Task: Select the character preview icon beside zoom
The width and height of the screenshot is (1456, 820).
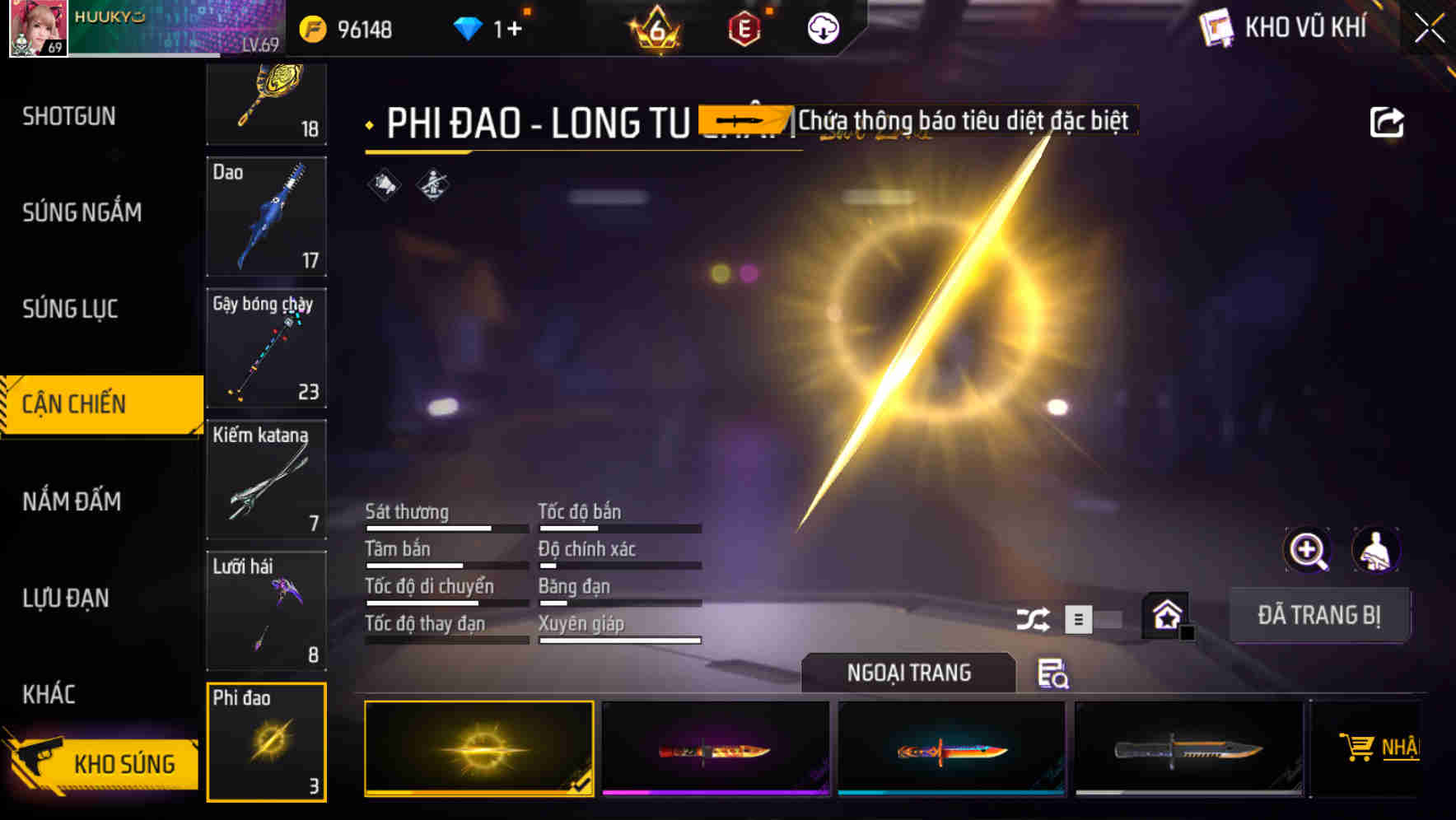Action: tap(1375, 550)
